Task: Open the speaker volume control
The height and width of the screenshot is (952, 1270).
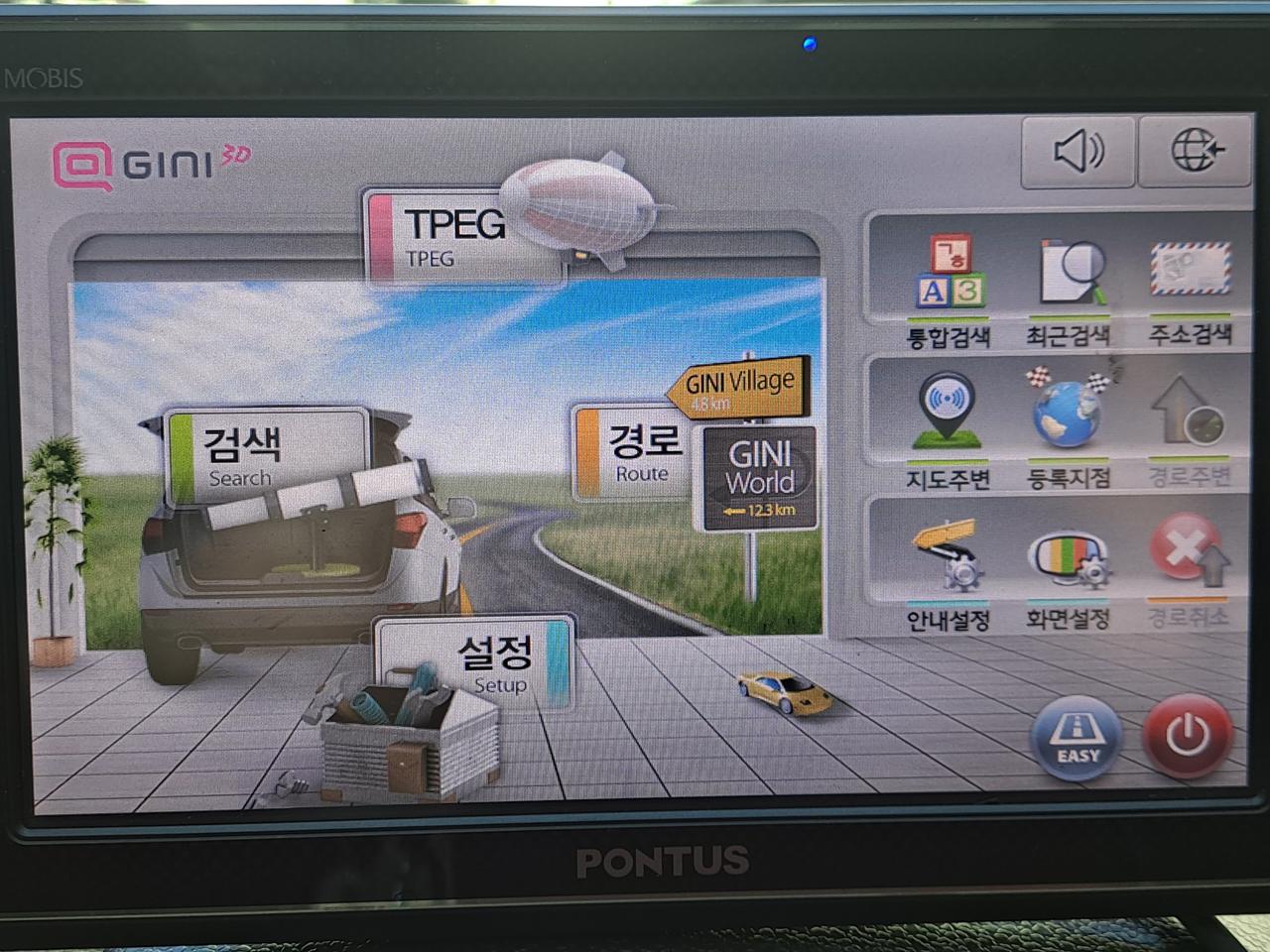Action: [x=1078, y=152]
